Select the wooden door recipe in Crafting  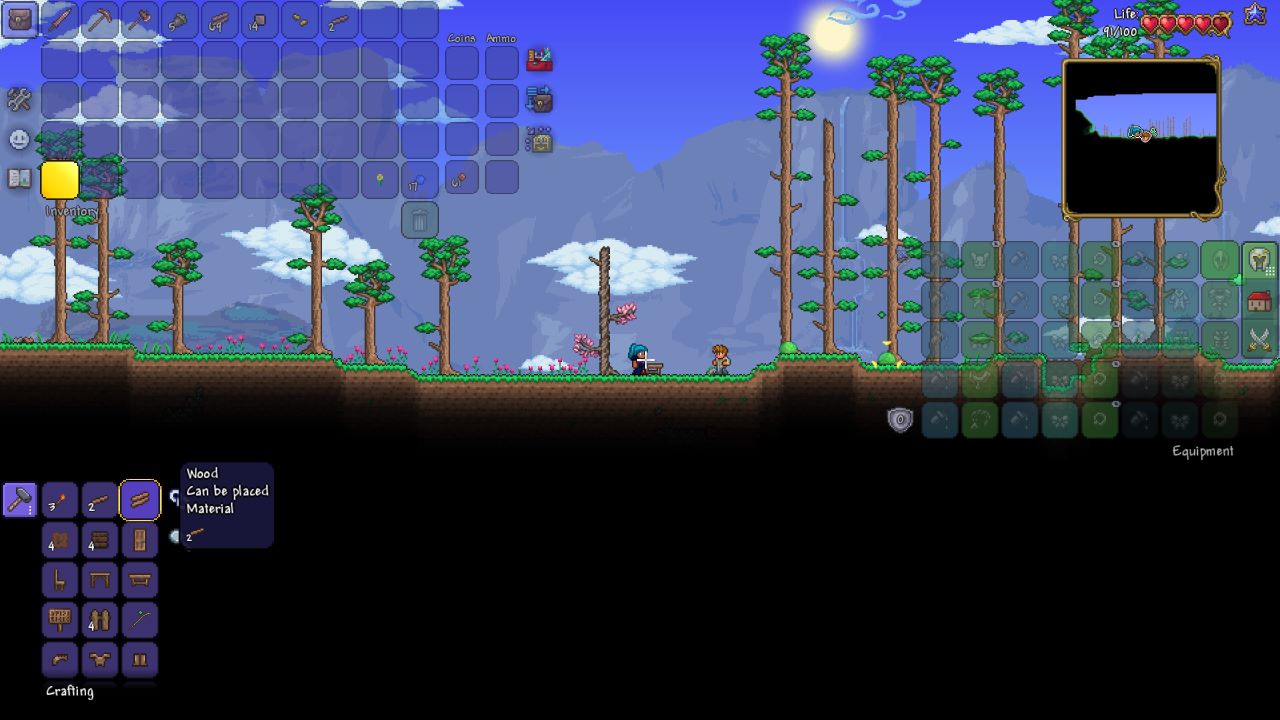click(140, 540)
